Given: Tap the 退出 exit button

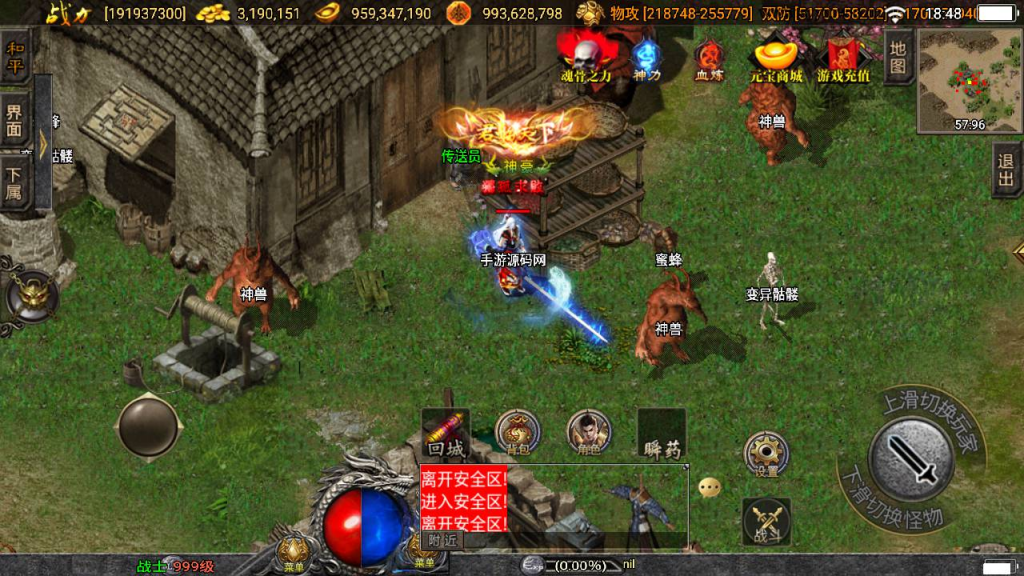Looking at the screenshot, I should (1006, 170).
